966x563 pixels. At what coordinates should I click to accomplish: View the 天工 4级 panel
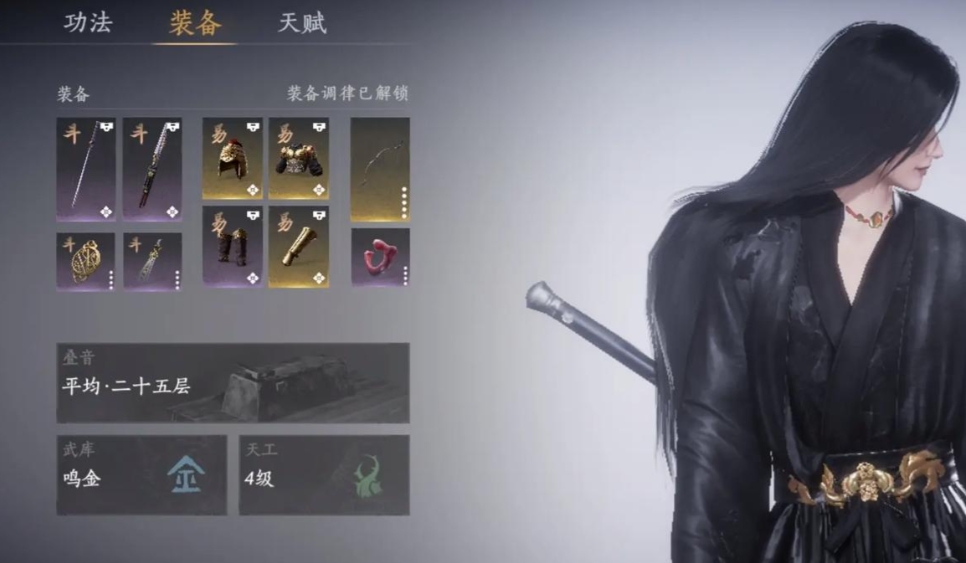323,474
